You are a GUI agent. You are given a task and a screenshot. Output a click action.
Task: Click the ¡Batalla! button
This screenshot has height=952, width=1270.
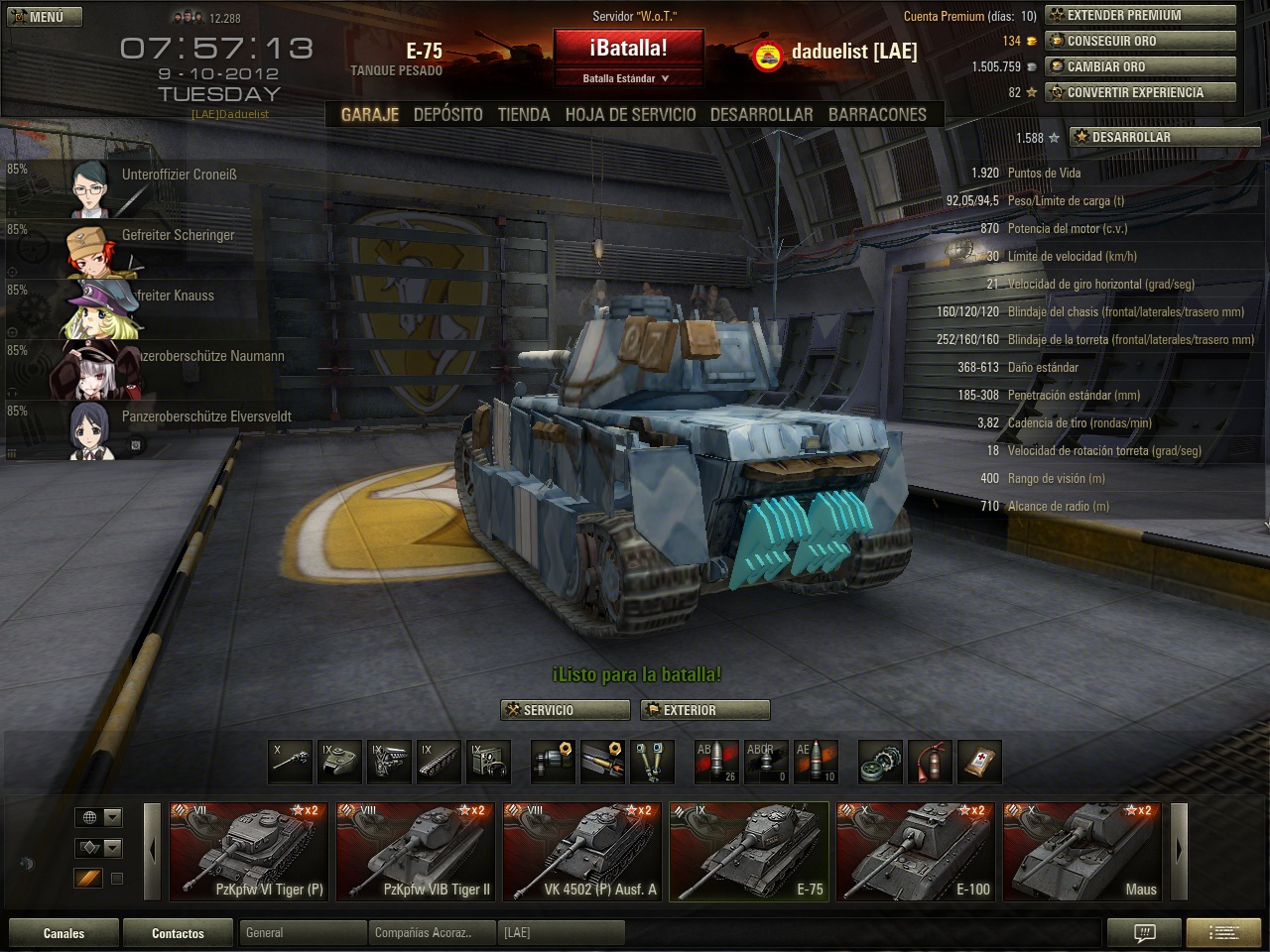[628, 48]
